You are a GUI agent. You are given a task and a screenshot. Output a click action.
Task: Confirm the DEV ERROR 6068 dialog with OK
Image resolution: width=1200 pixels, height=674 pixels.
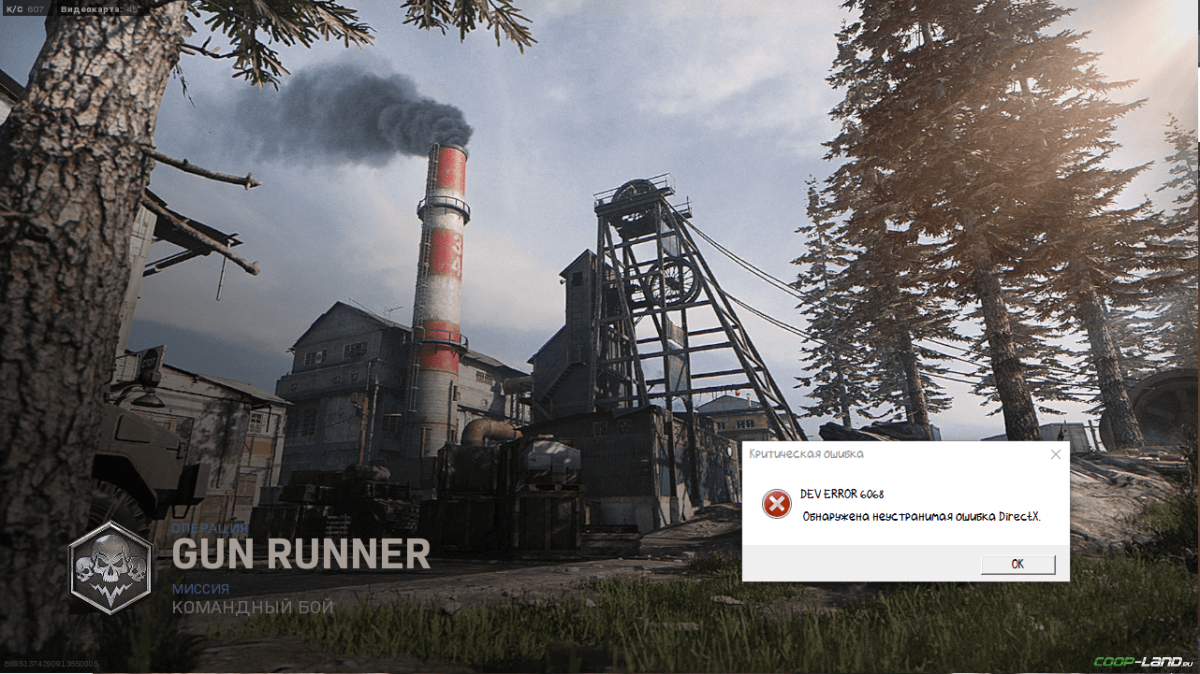coord(1017,564)
